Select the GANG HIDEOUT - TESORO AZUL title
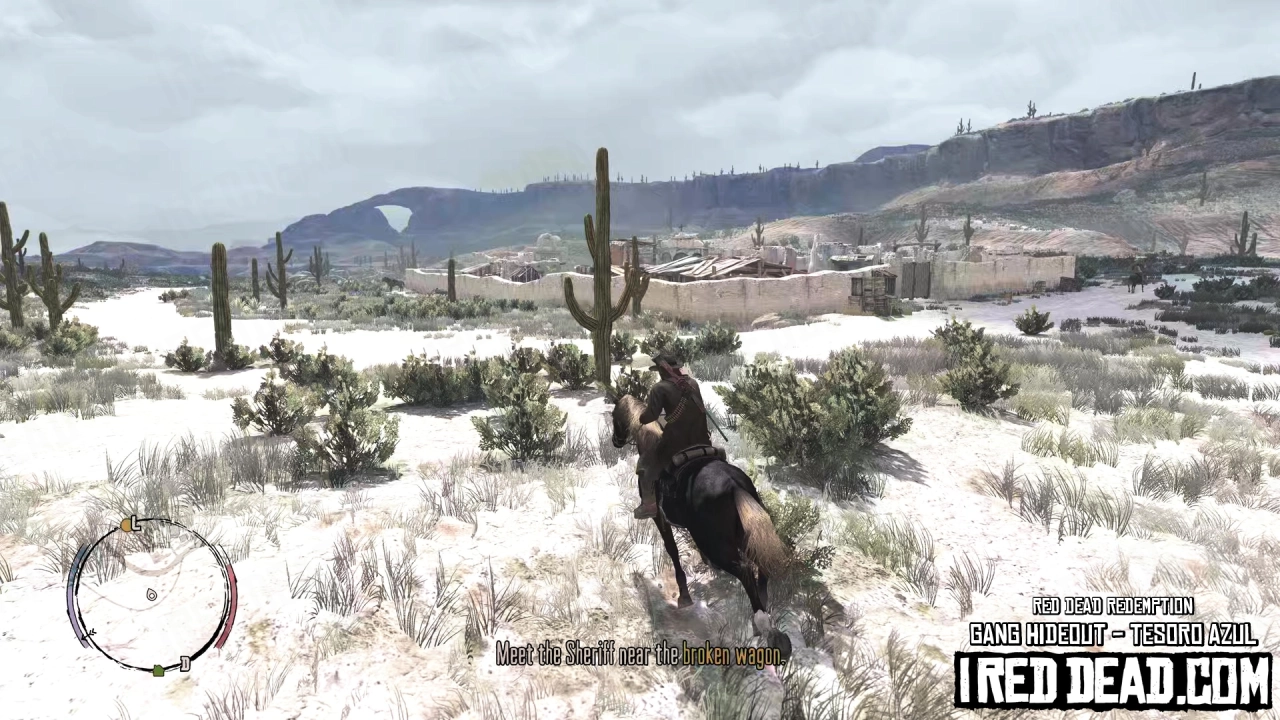This screenshot has width=1280, height=720. point(1113,632)
